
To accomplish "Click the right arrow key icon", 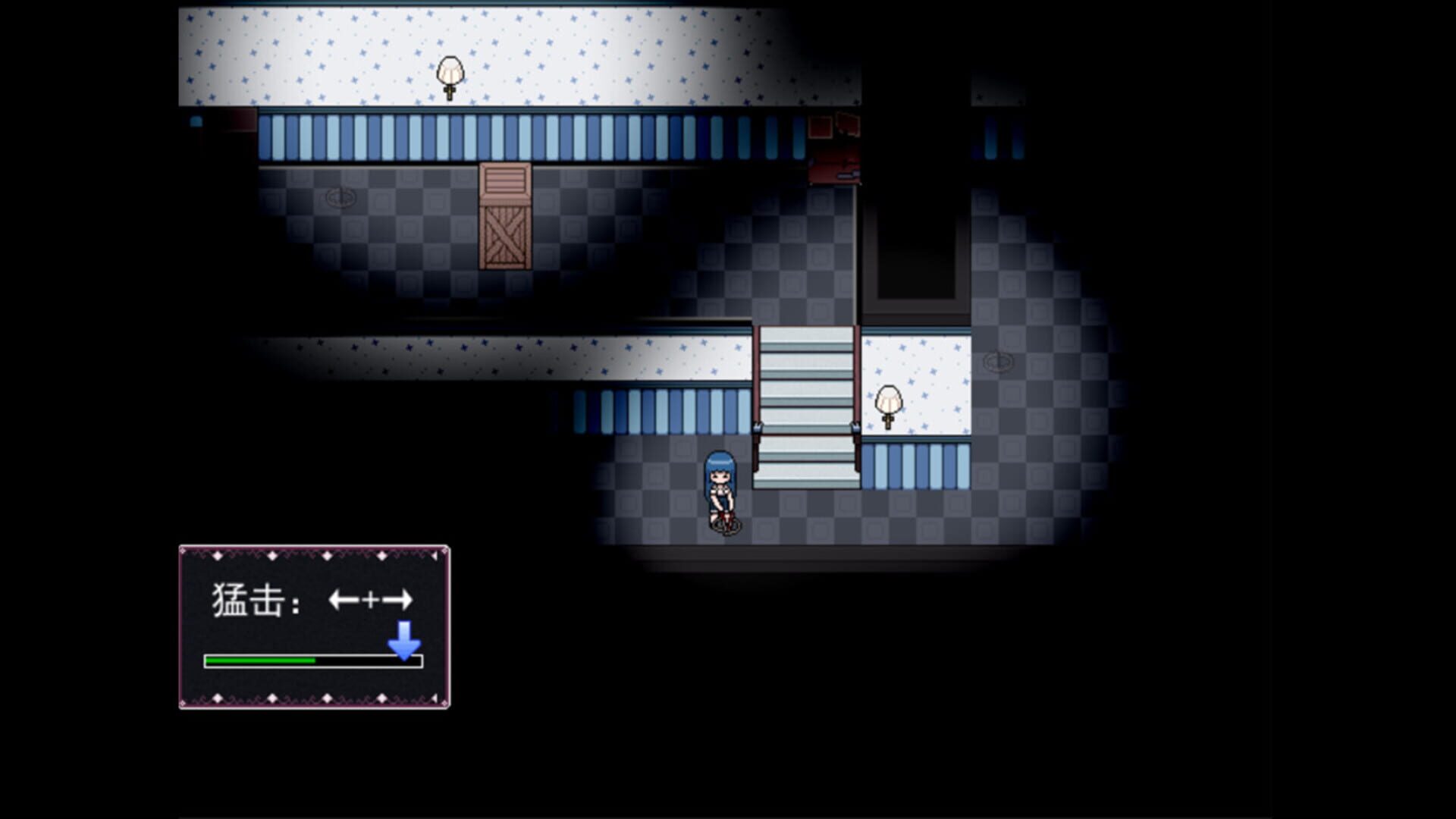I will [x=397, y=600].
